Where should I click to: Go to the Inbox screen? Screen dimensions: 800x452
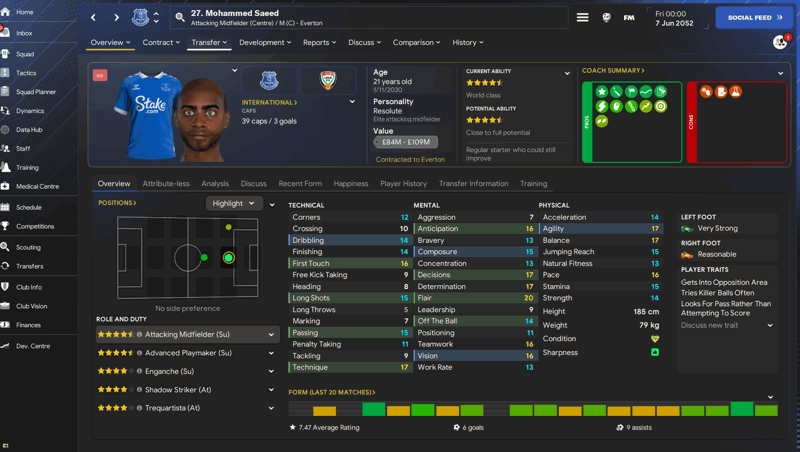[x=24, y=33]
